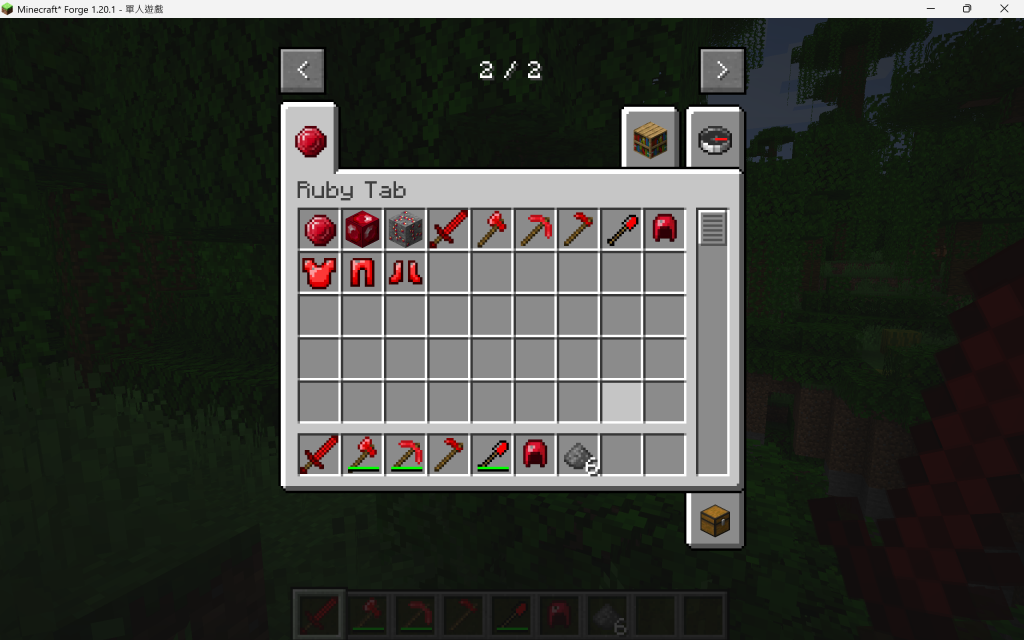Pick the ruby gem from the item grid
The height and width of the screenshot is (640, 1024).
[x=320, y=229]
